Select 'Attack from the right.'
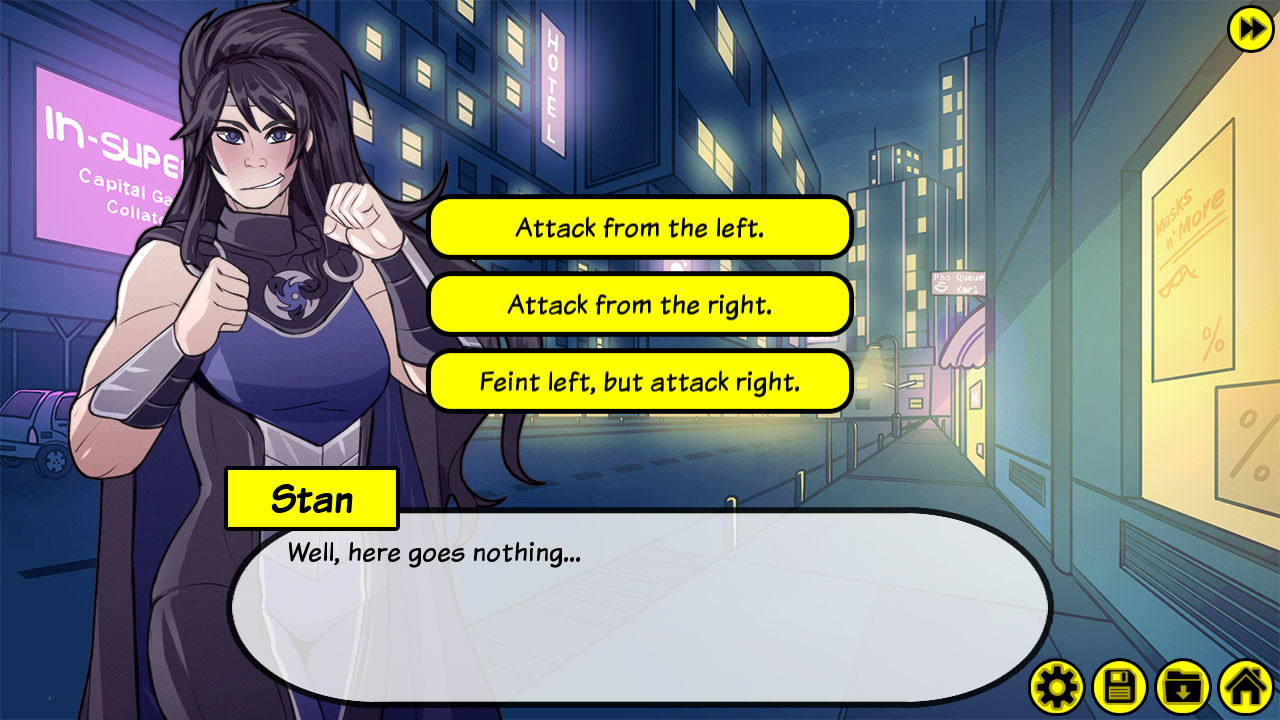Viewport: 1280px width, 720px height. coord(639,304)
